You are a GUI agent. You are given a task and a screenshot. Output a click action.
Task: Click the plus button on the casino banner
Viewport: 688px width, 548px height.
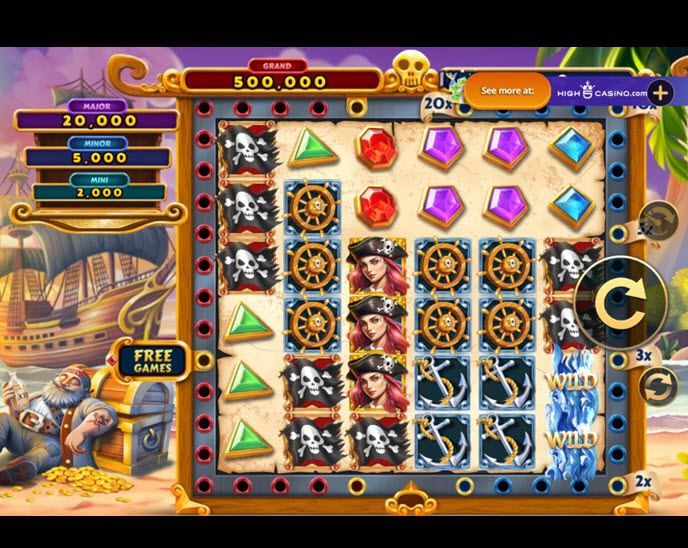click(x=662, y=90)
